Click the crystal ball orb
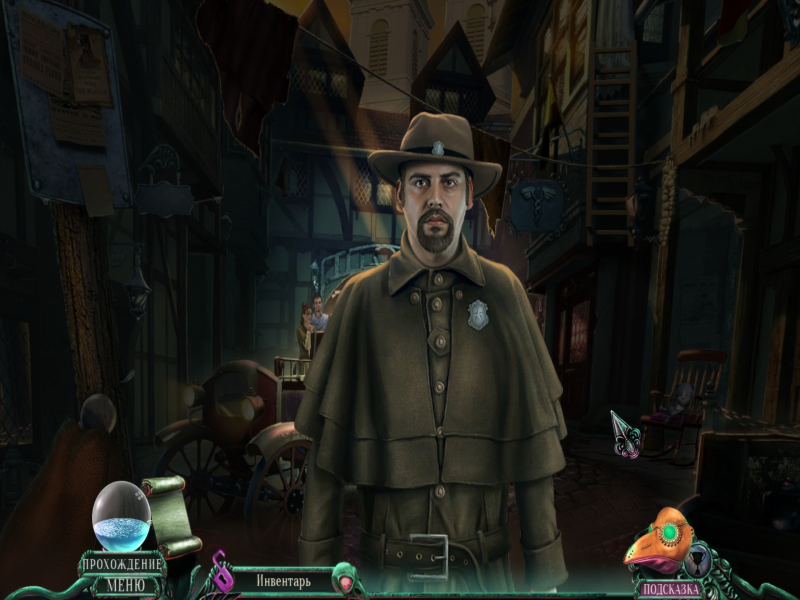800x600 pixels. pos(121,514)
